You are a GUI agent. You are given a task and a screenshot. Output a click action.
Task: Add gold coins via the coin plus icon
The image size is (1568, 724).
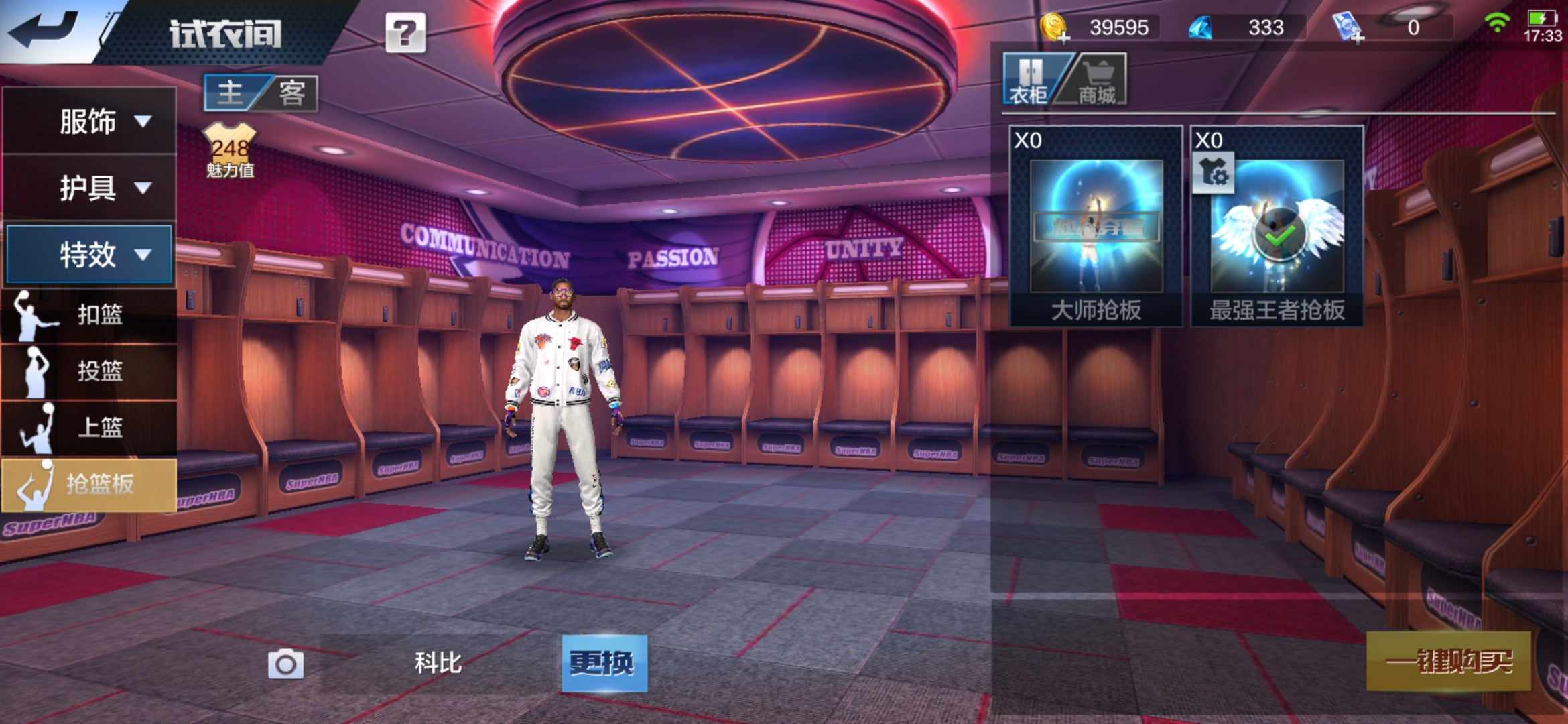point(1054,28)
